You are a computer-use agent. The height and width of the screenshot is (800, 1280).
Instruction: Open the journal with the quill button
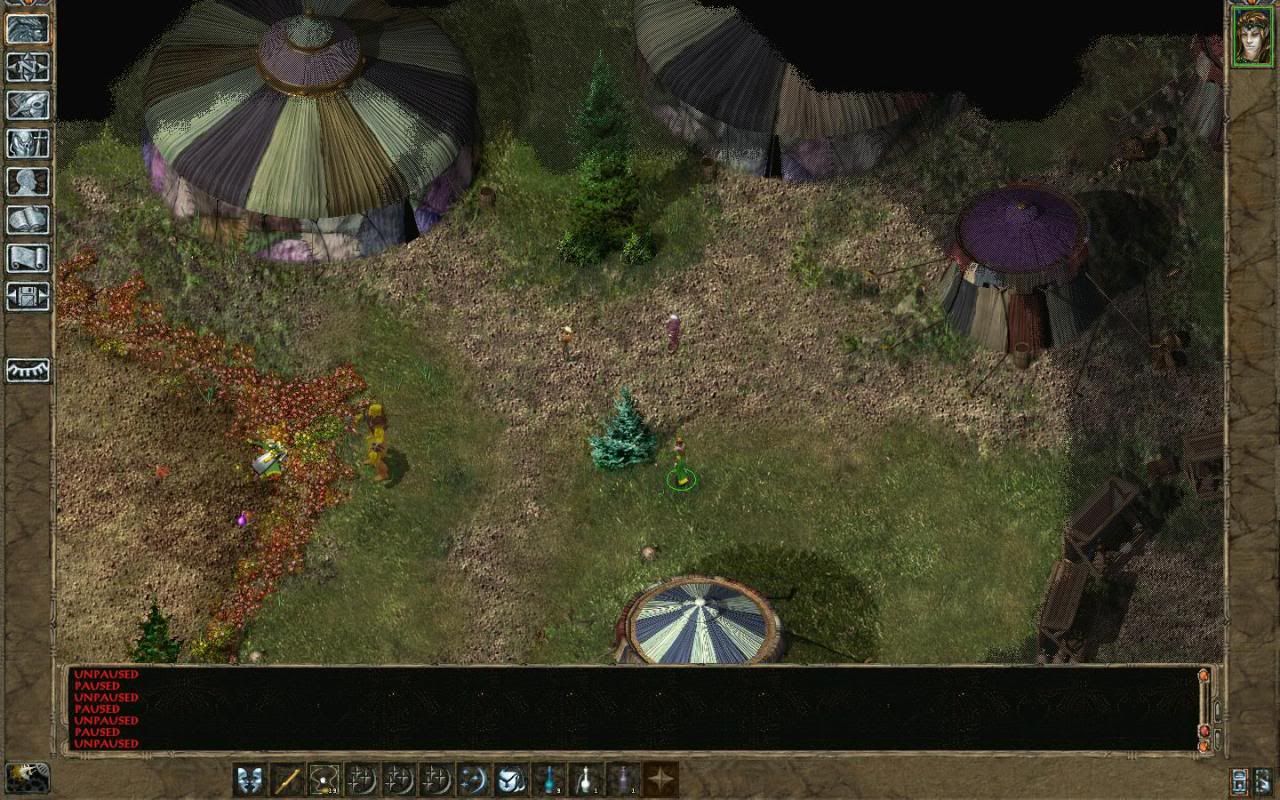(x=28, y=104)
